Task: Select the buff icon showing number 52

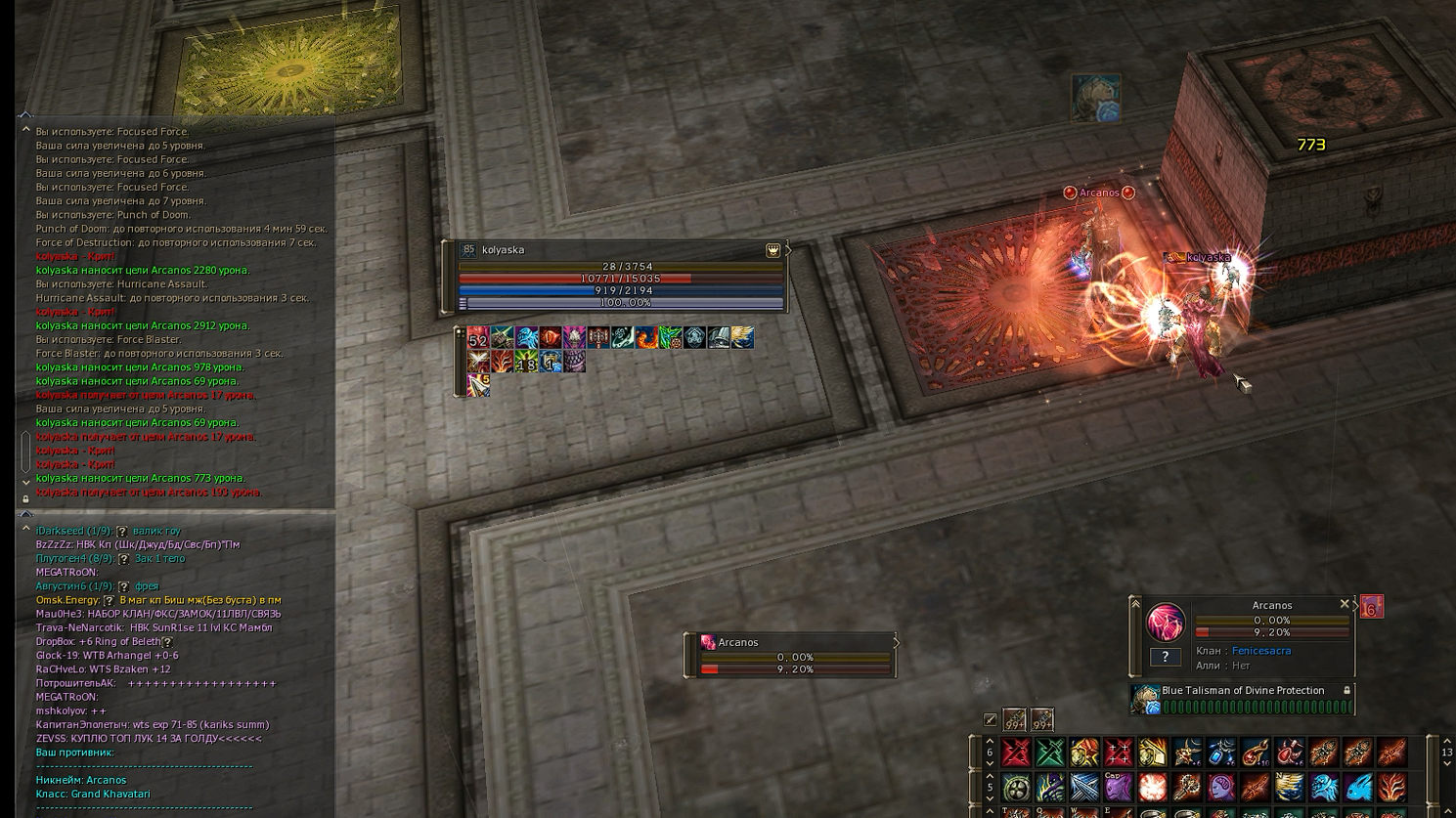Action: tap(478, 338)
